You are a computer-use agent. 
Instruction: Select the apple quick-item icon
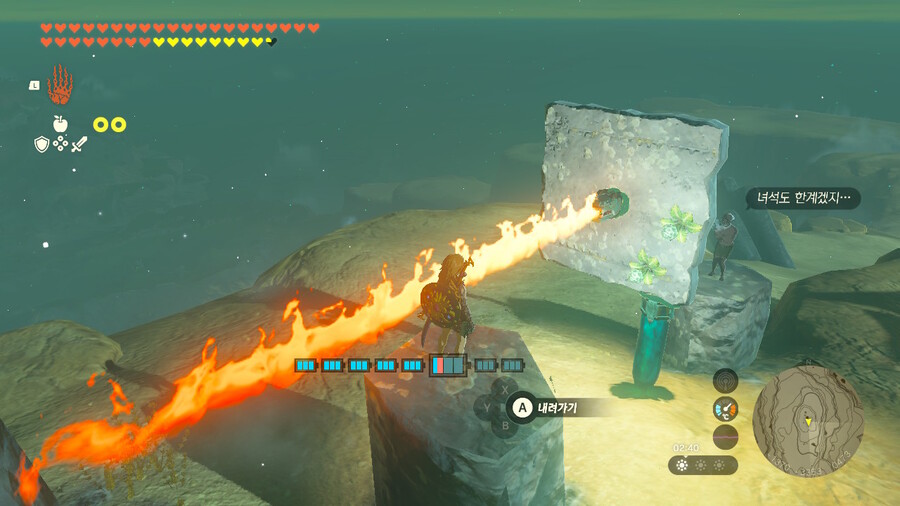pos(60,124)
